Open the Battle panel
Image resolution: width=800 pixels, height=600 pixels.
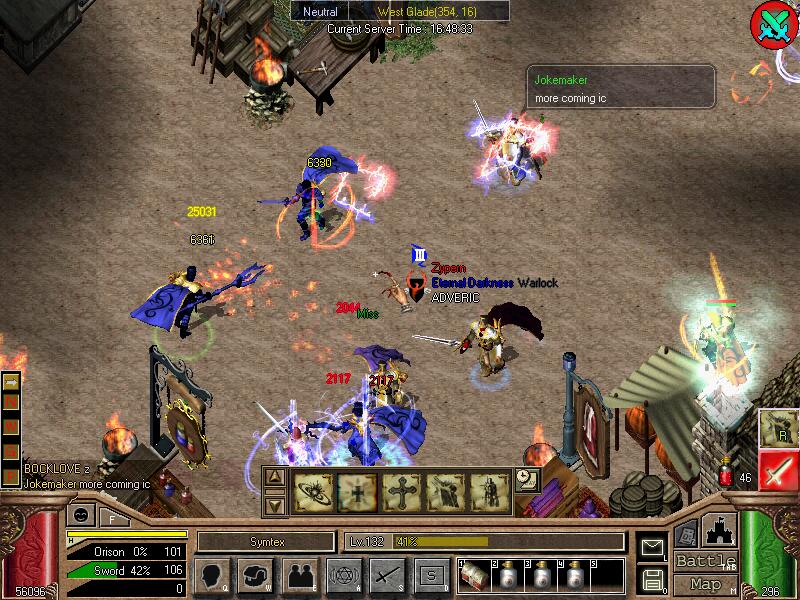706,561
